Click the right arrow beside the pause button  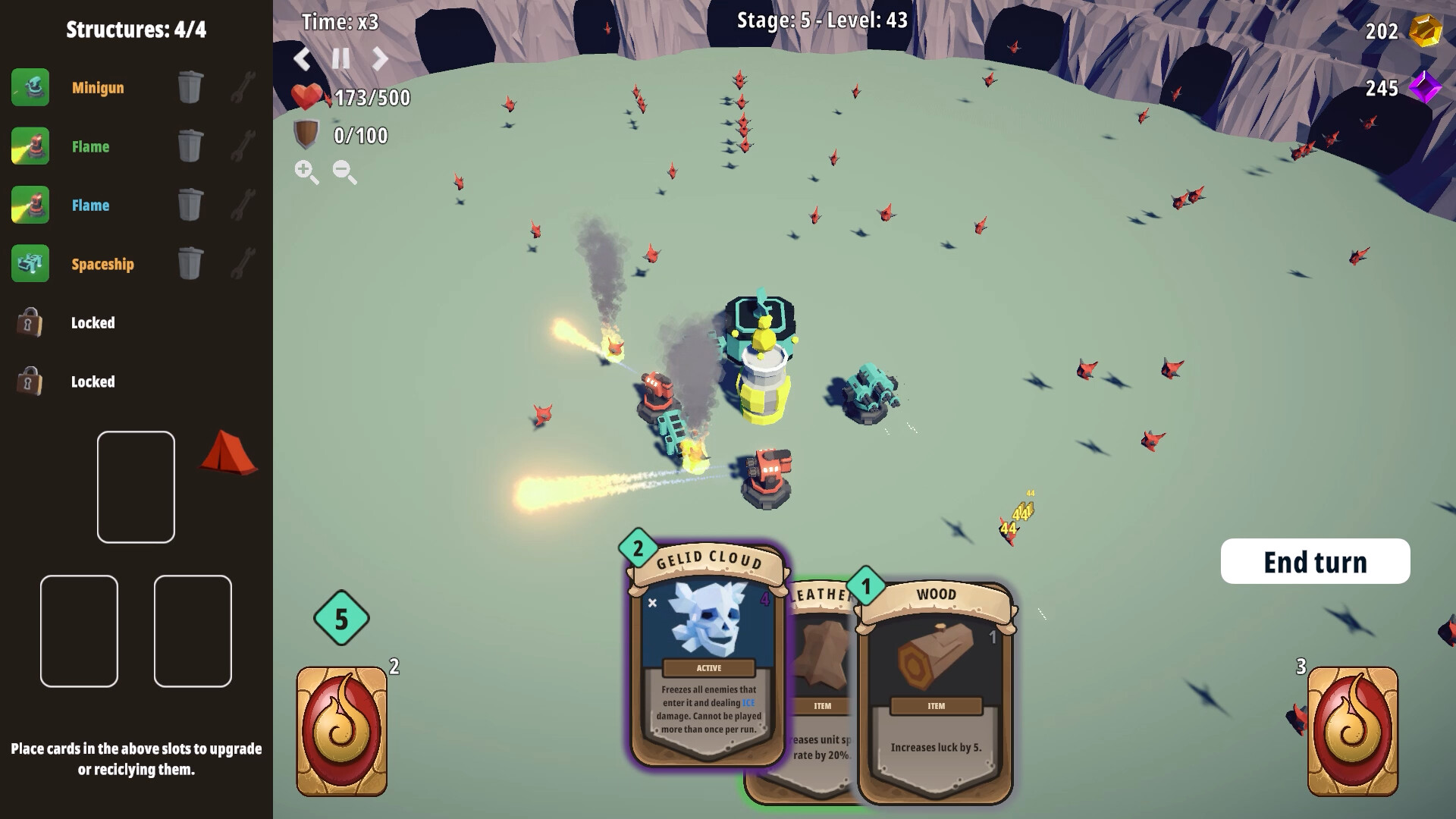[379, 58]
